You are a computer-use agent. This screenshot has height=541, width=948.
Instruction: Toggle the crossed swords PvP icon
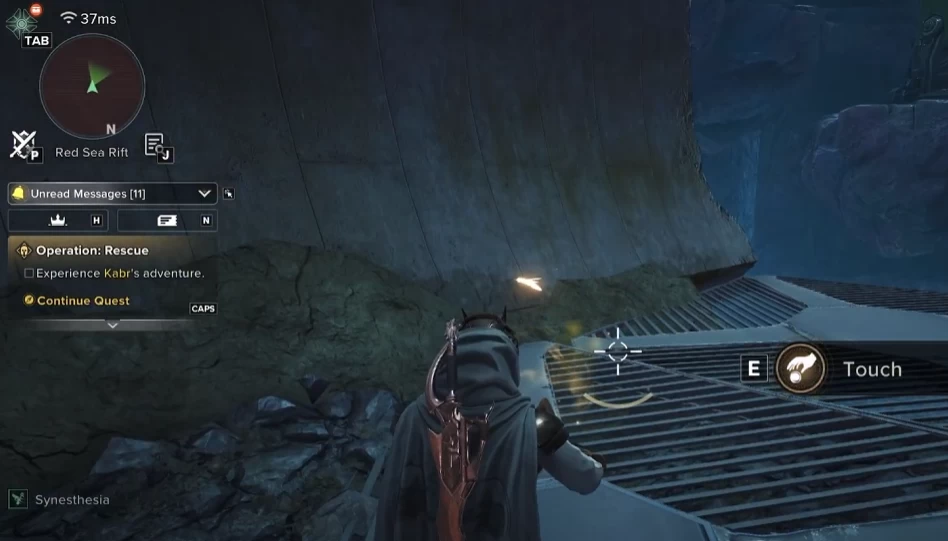click(x=24, y=145)
